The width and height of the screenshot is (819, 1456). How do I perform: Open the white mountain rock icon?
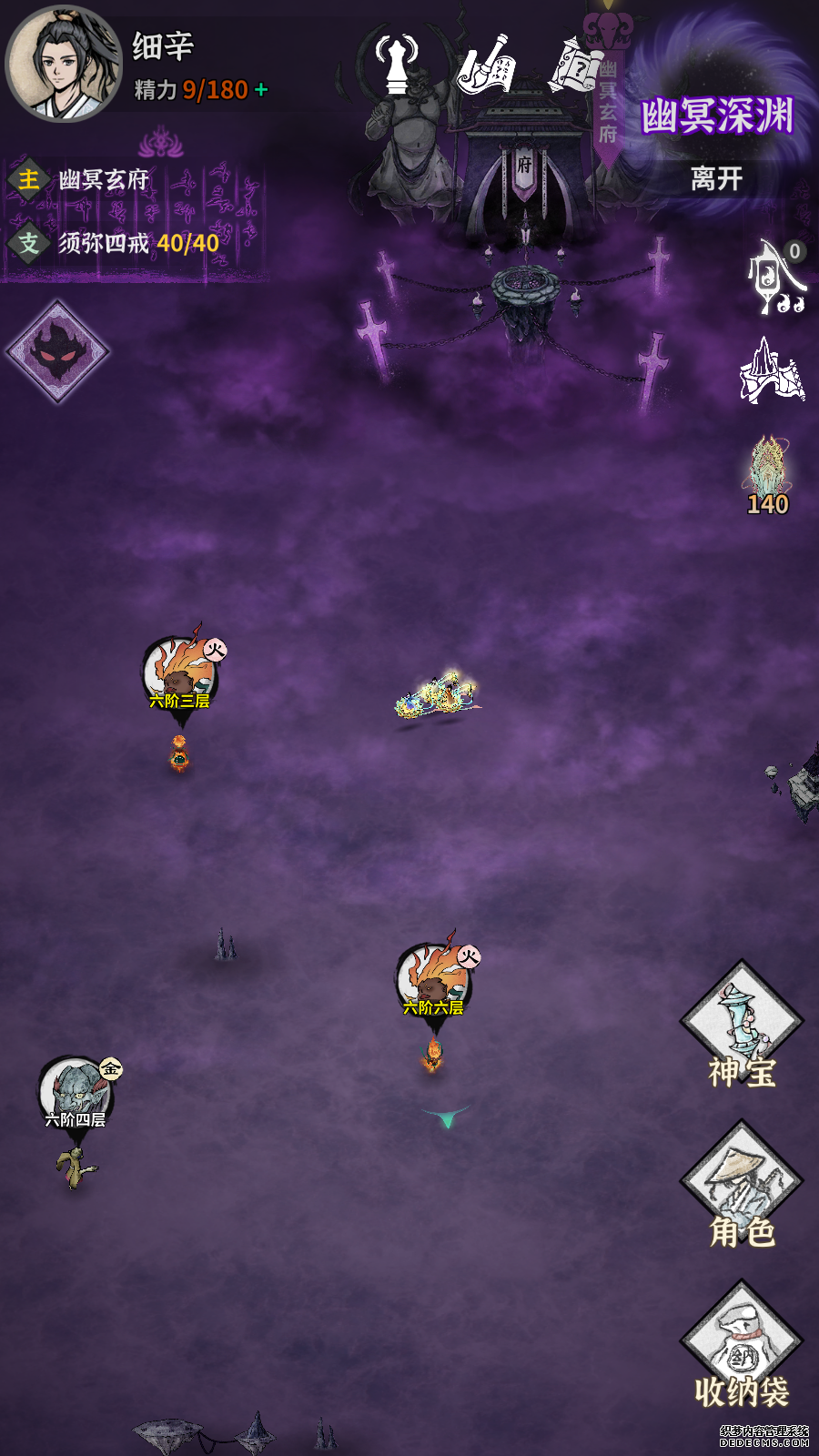click(x=772, y=371)
